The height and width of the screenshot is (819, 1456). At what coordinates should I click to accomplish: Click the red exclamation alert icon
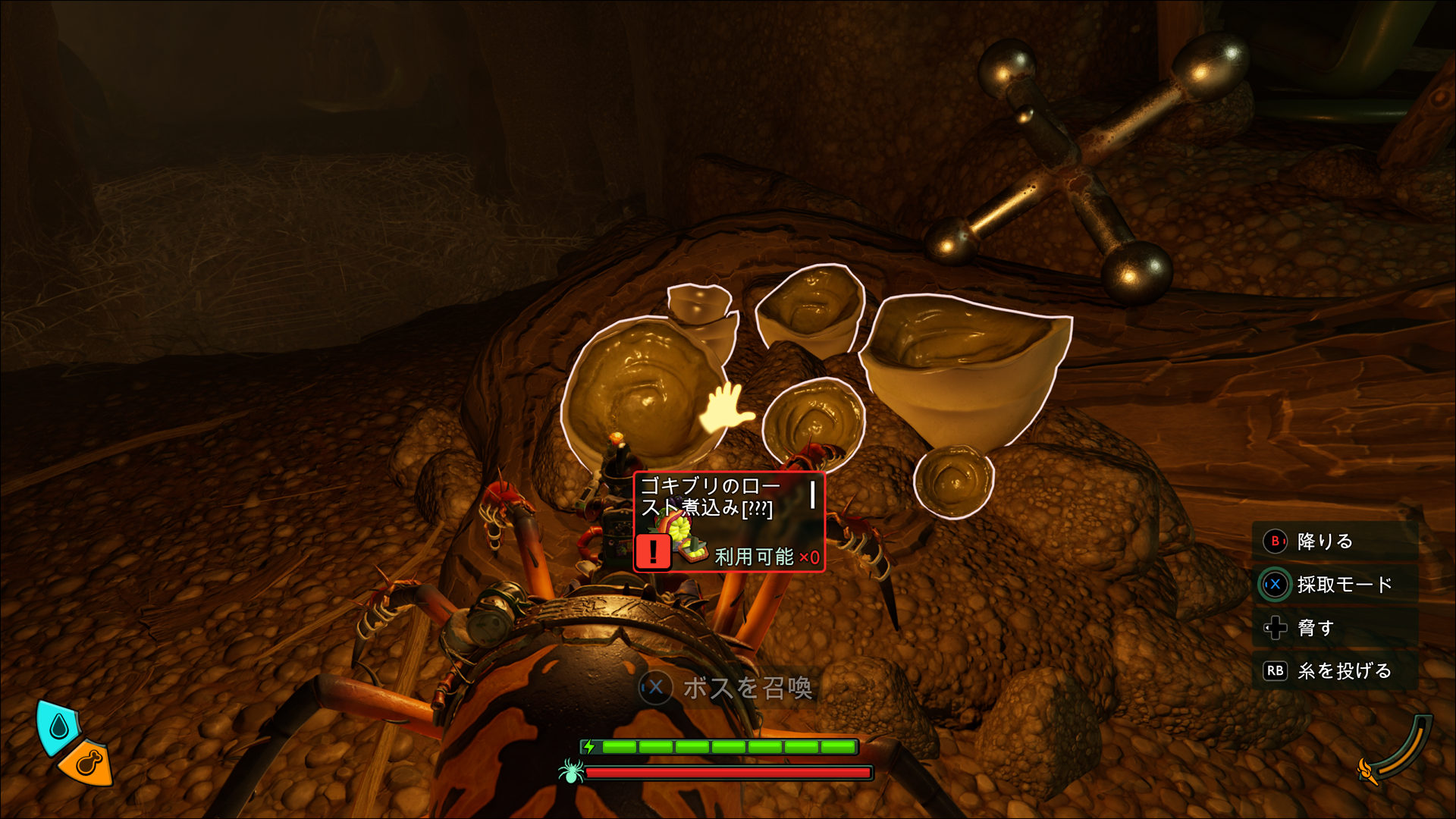point(653,551)
